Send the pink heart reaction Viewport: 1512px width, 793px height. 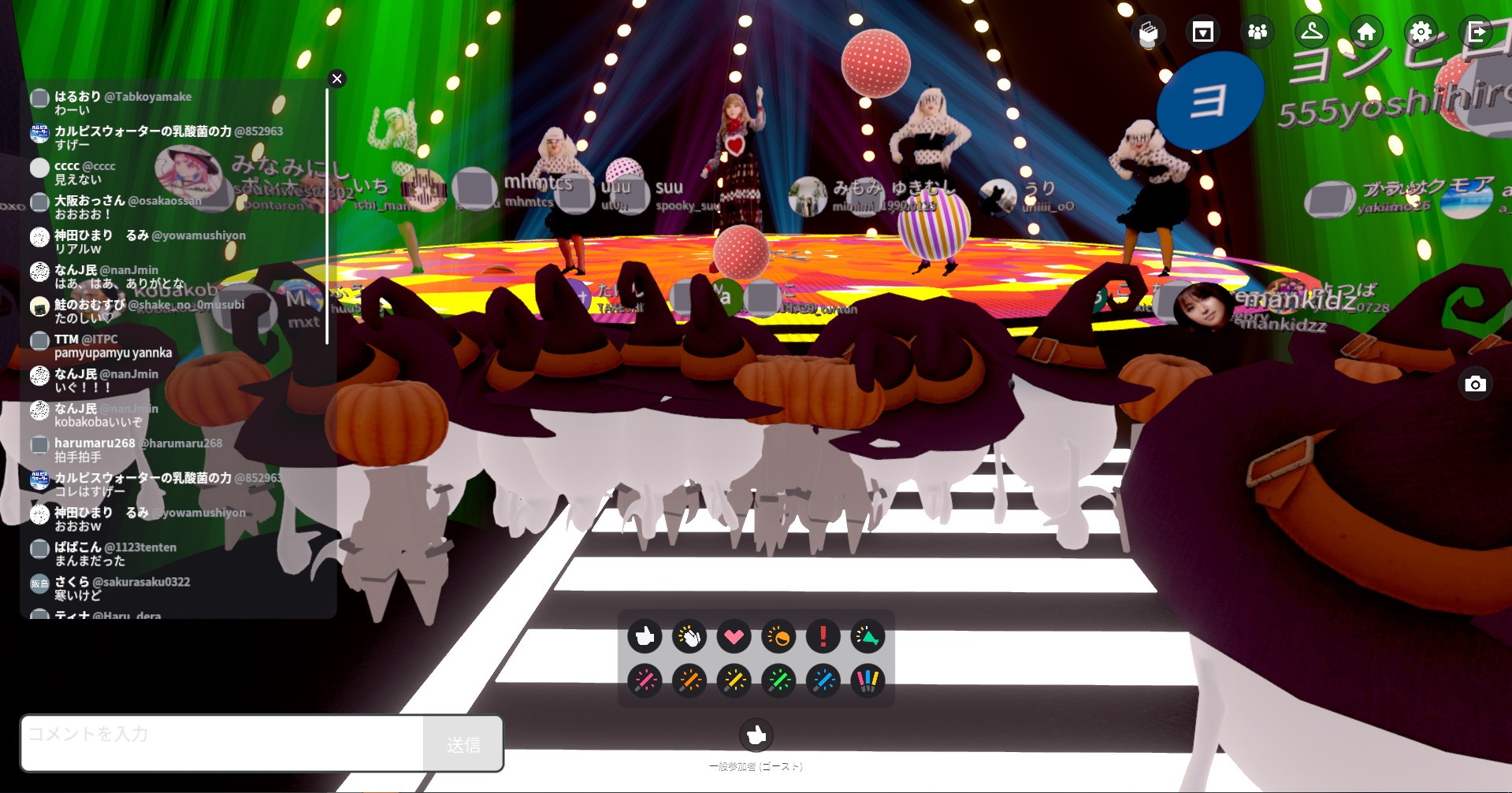(x=734, y=636)
